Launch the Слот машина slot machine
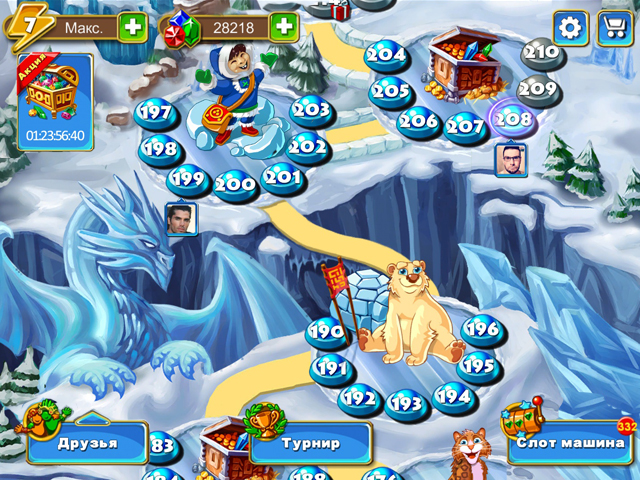 (x=571, y=443)
